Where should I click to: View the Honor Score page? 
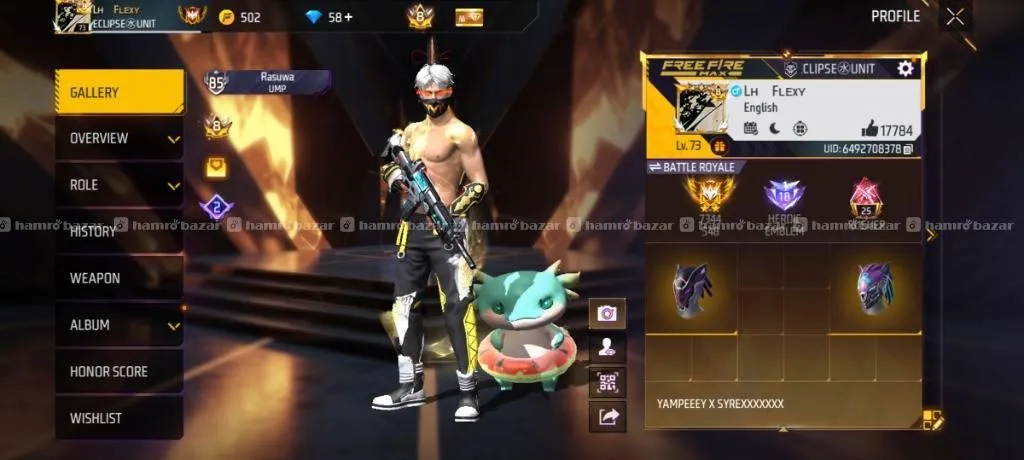[x=119, y=372]
